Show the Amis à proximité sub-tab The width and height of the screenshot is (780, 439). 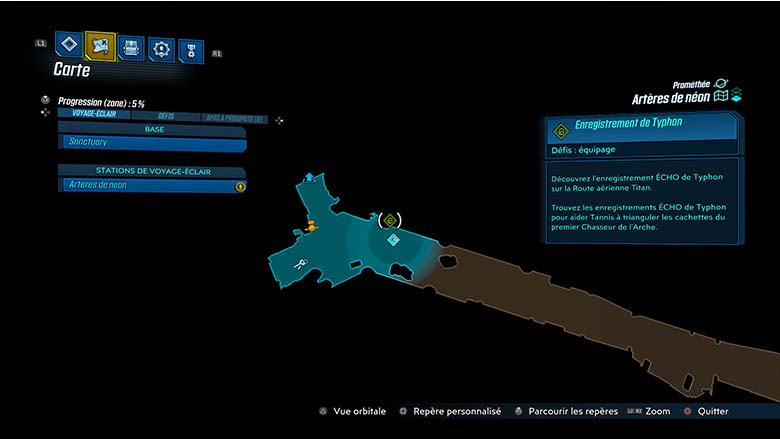234,118
